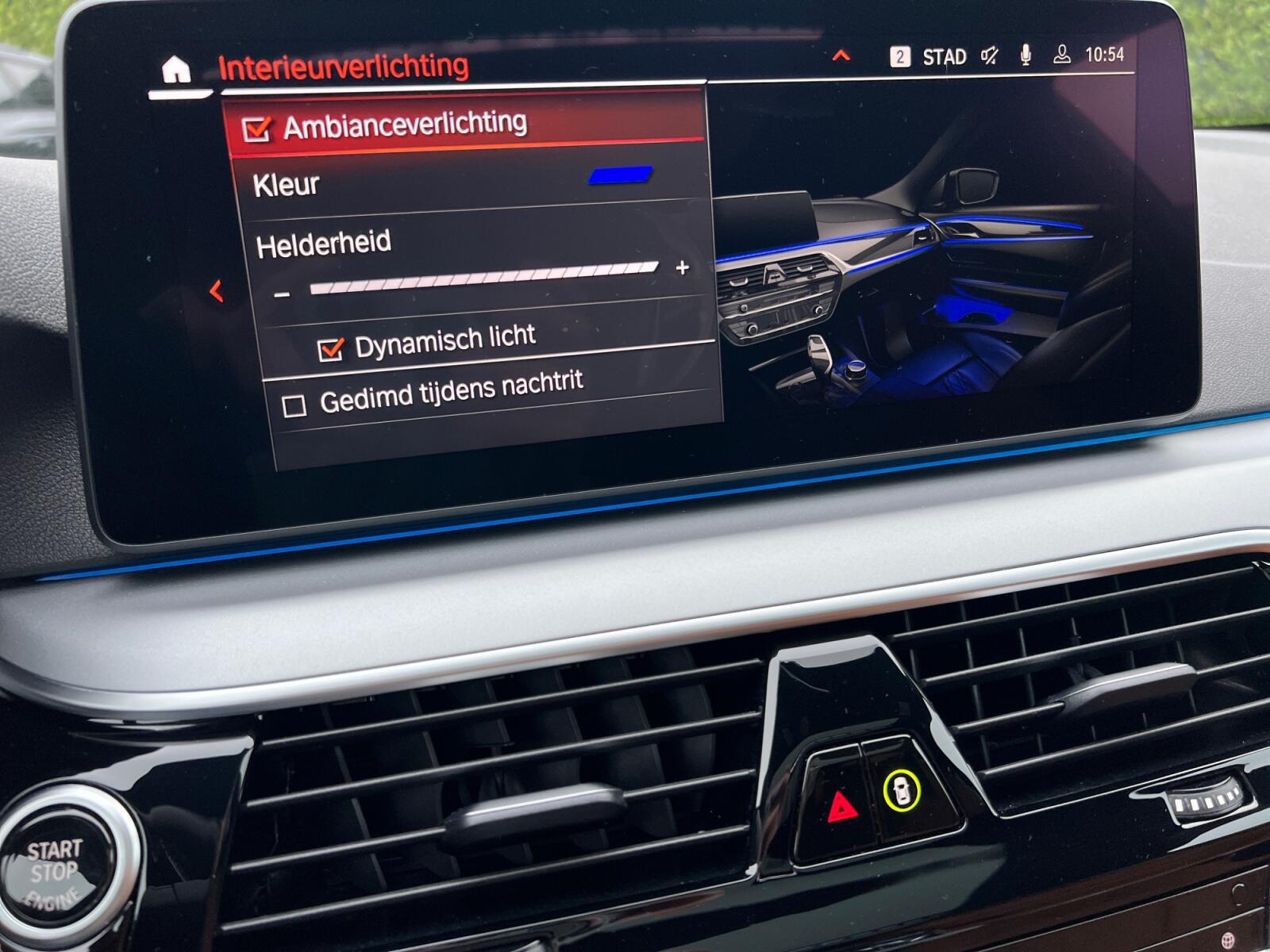Increase brightness with the plus button
The image size is (1270, 952).
coord(682,268)
